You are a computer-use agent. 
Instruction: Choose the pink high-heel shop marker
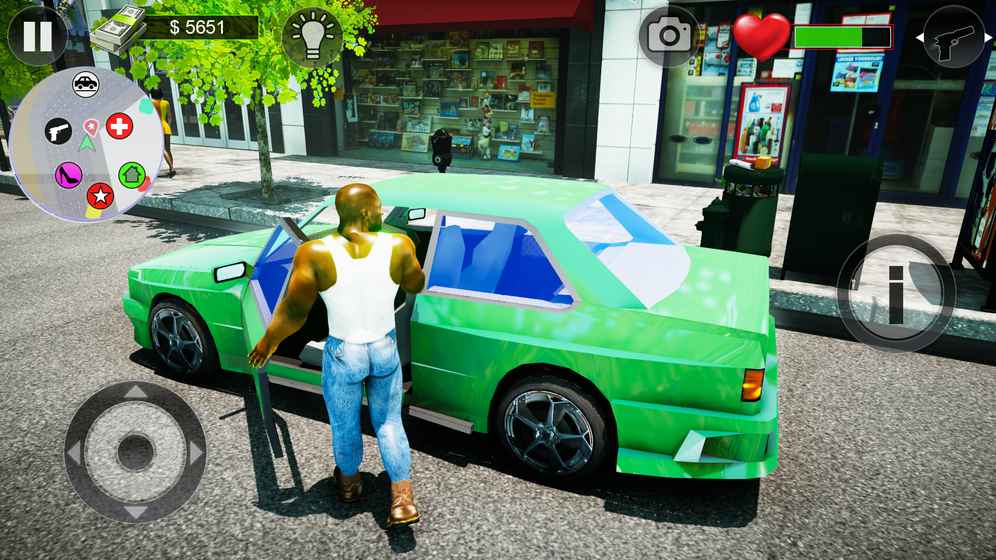pos(68,175)
